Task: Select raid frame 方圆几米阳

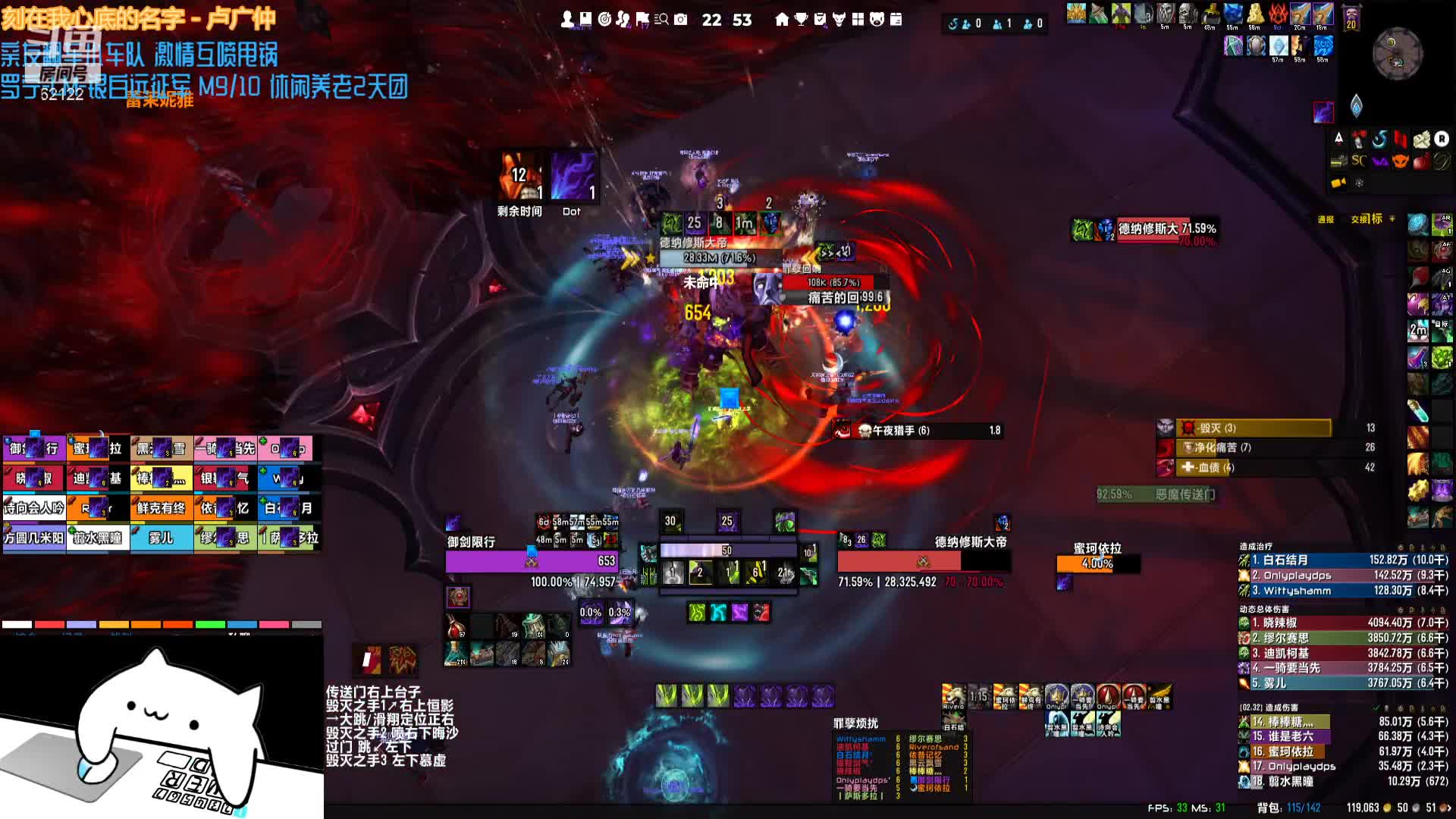Action: pos(33,538)
